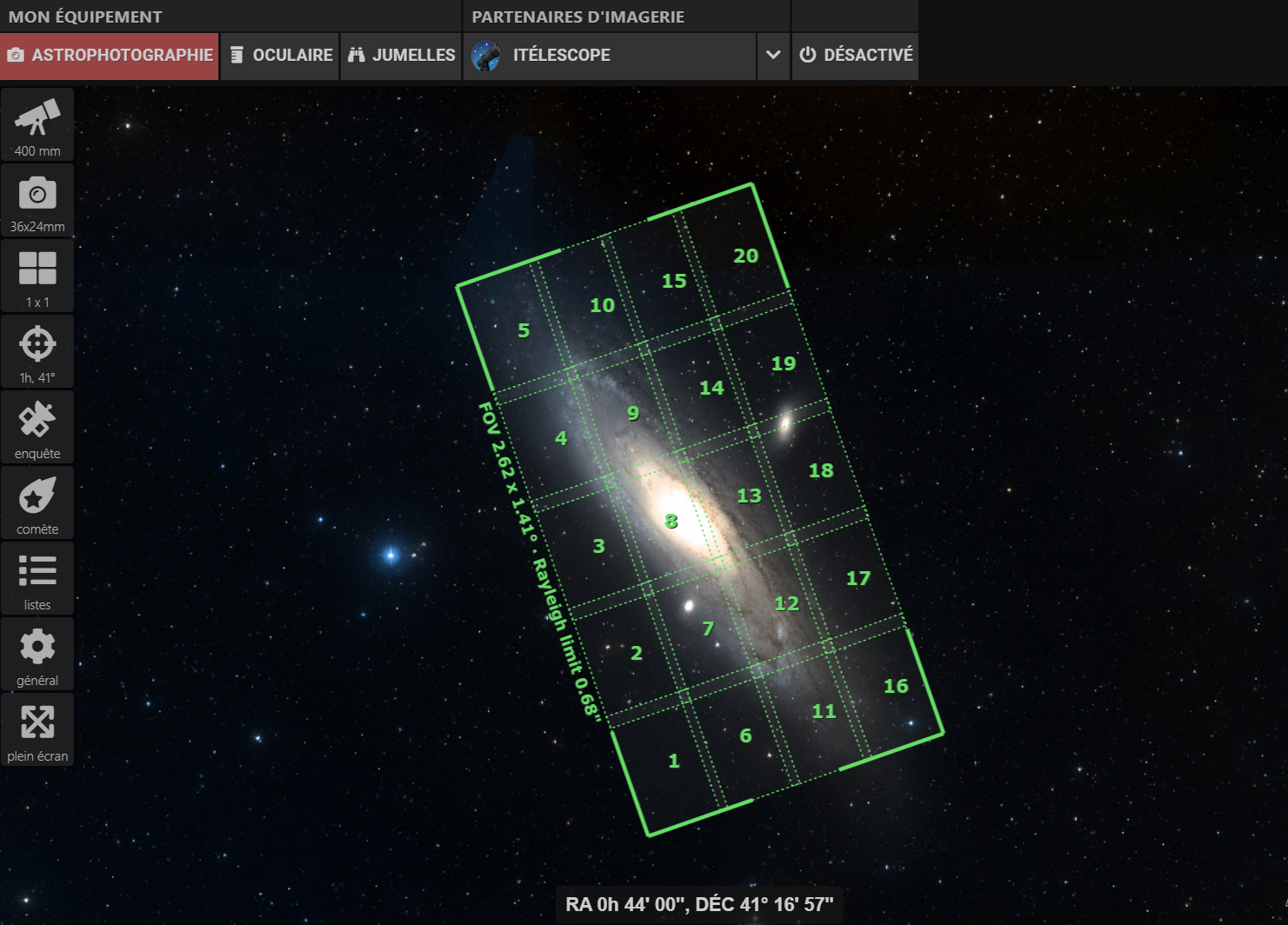
Task: Activate plein écran fullscreen mode
Action: point(37,729)
